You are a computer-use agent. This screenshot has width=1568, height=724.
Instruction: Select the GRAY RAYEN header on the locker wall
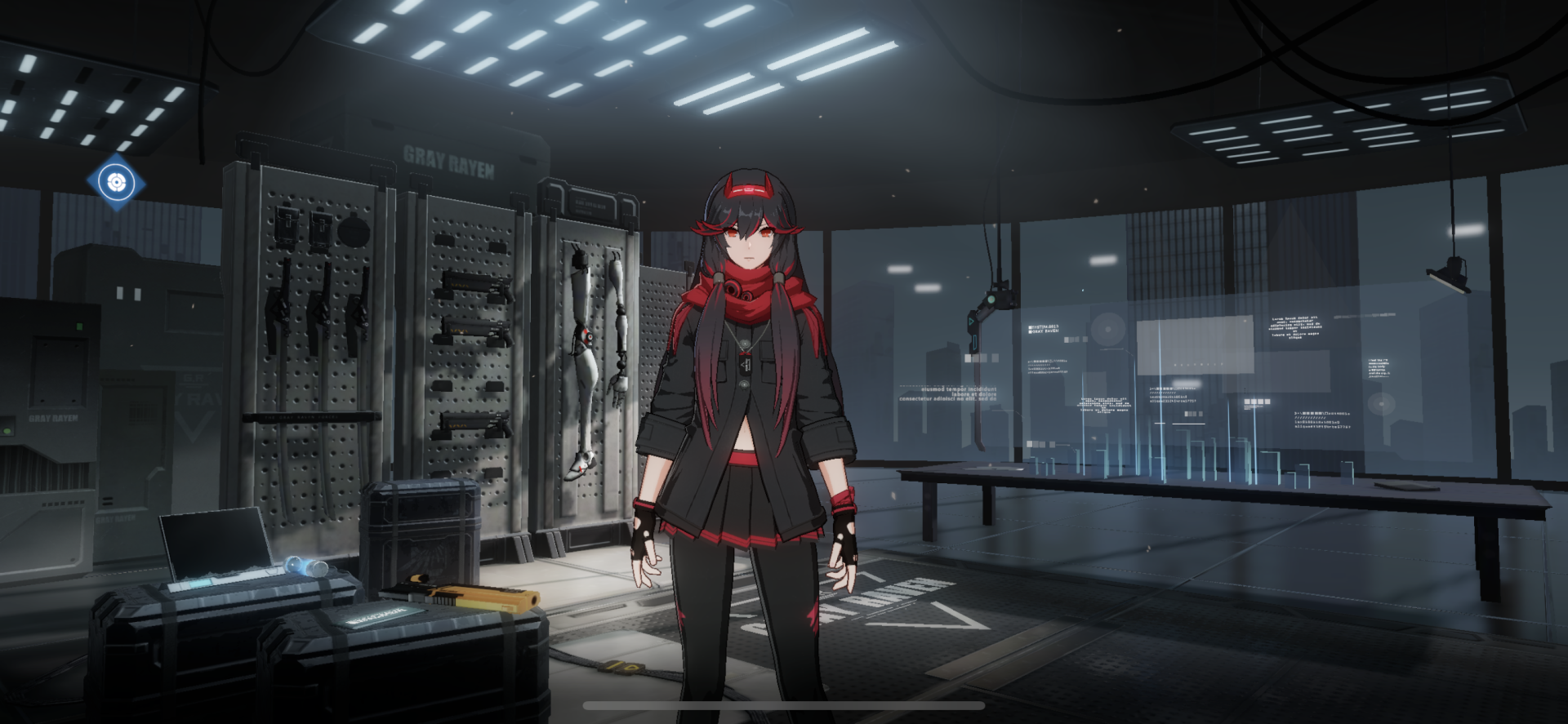point(448,162)
